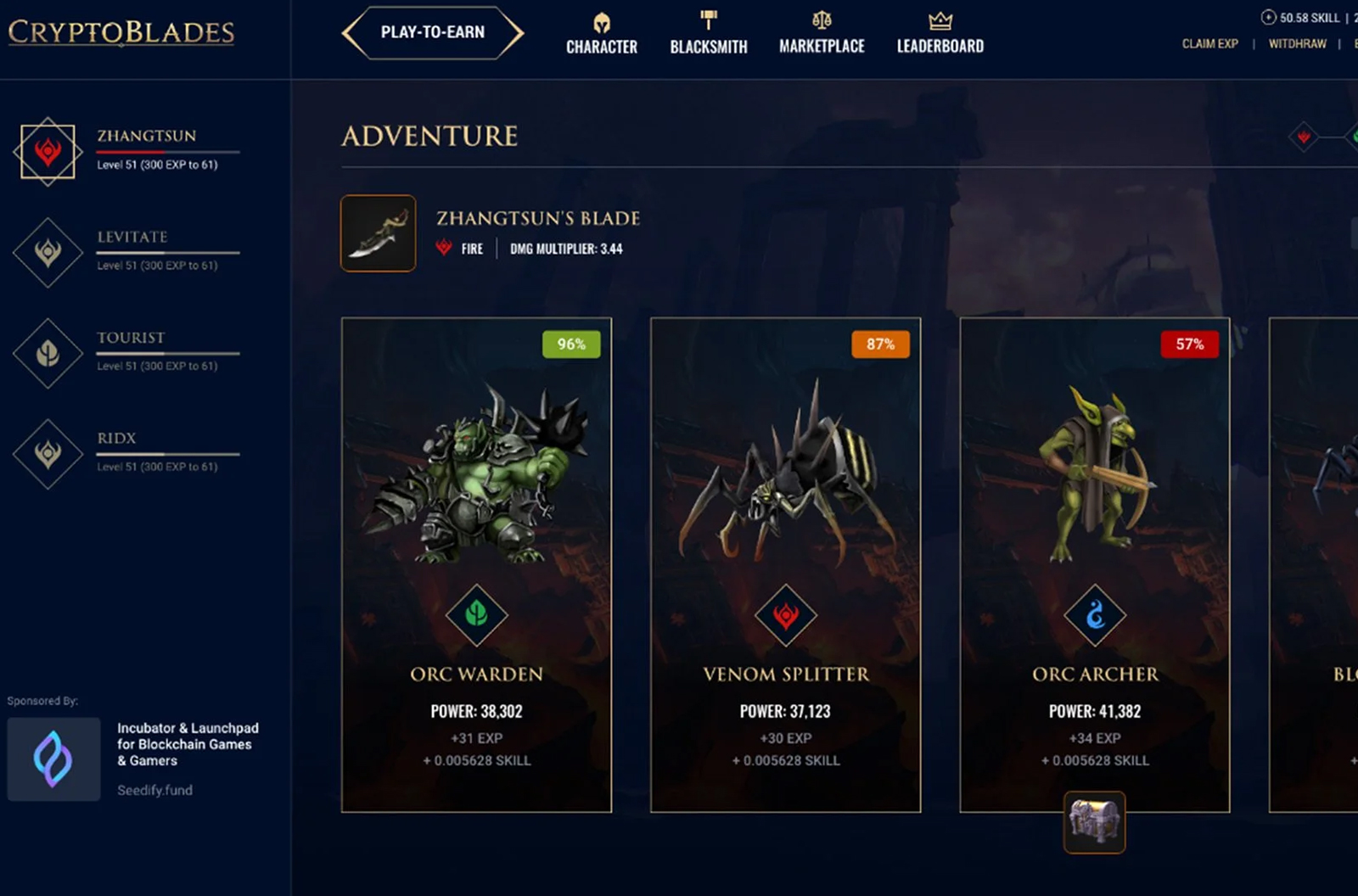Open the WITDHRAW link
1358x896 pixels.
tap(1296, 43)
